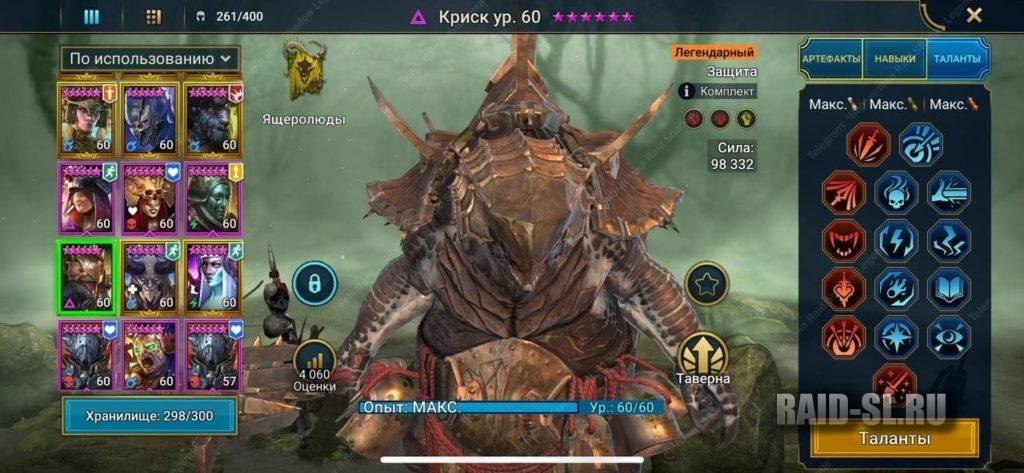Screen dimensions: 1024x473
Task: Show the Комплект info icon
Action: (686, 91)
